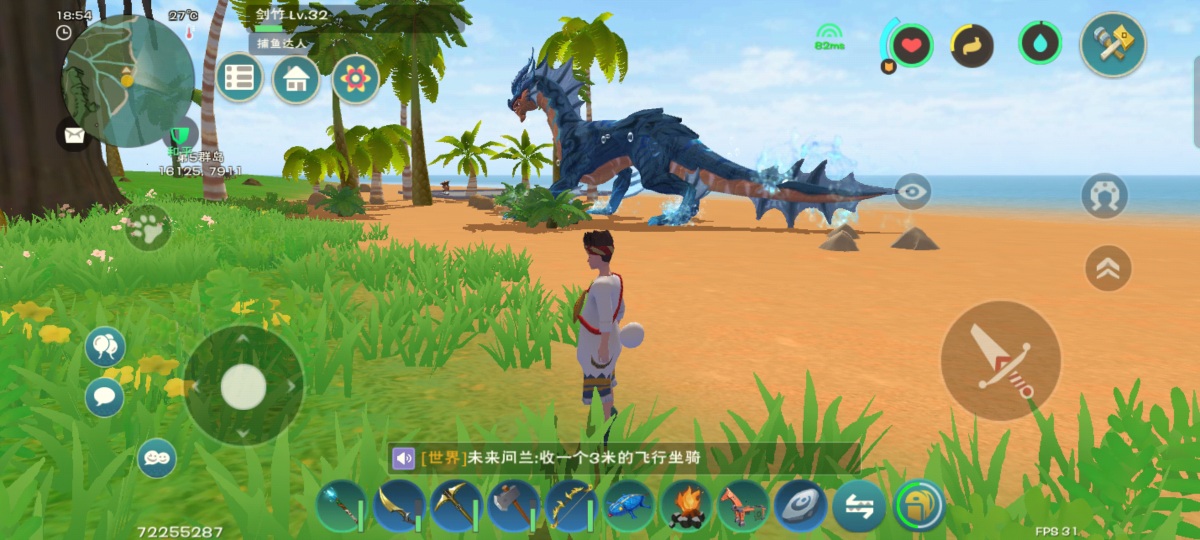Image resolution: width=1200 pixels, height=540 pixels.
Task: Select the campfire hotbar slot
Action: 686,506
